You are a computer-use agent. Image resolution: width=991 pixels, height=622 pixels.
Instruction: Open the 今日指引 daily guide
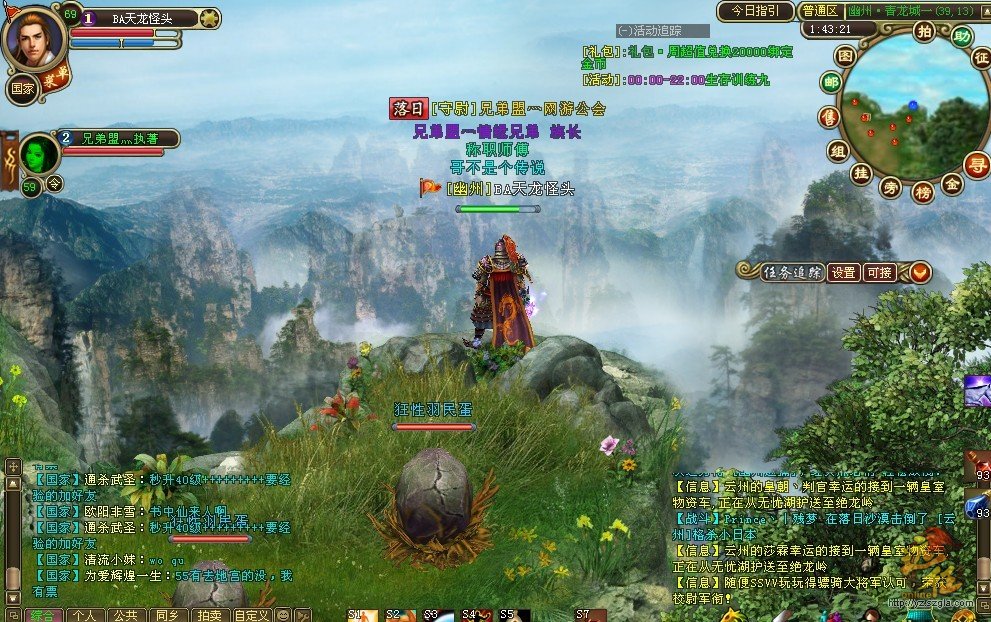pyautogui.click(x=755, y=11)
